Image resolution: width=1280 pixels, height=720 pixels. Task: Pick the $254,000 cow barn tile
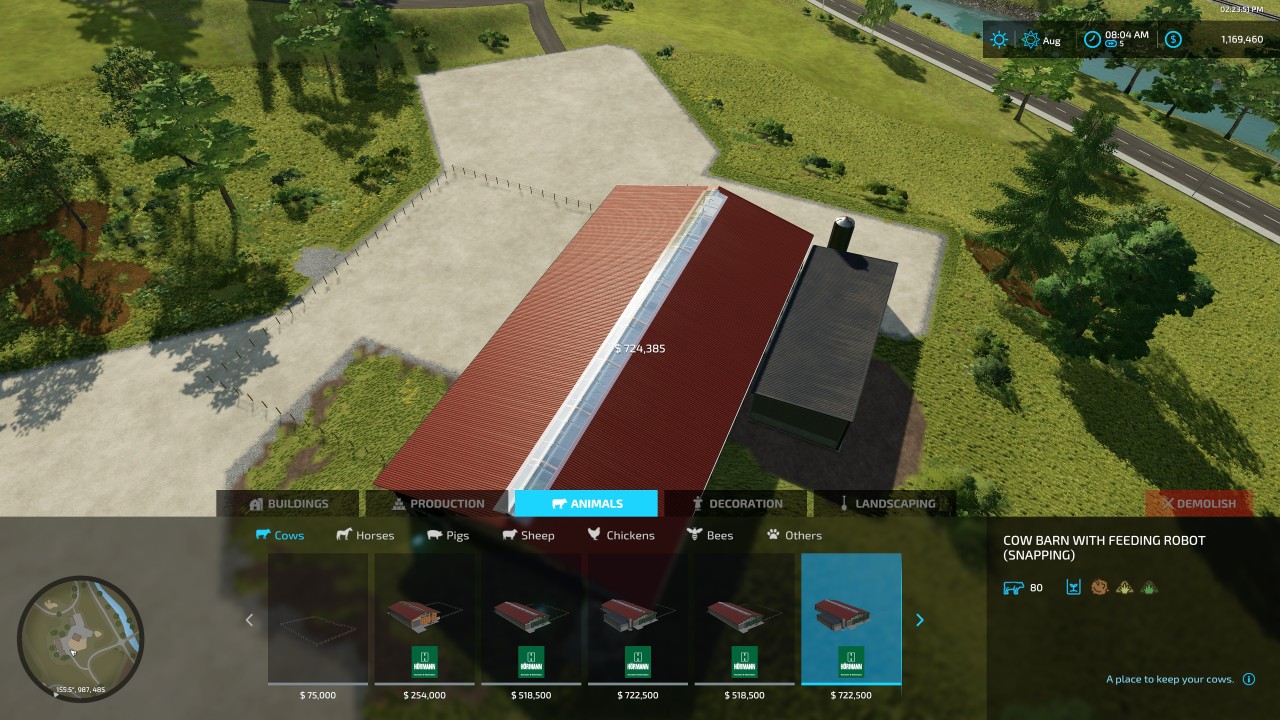425,620
